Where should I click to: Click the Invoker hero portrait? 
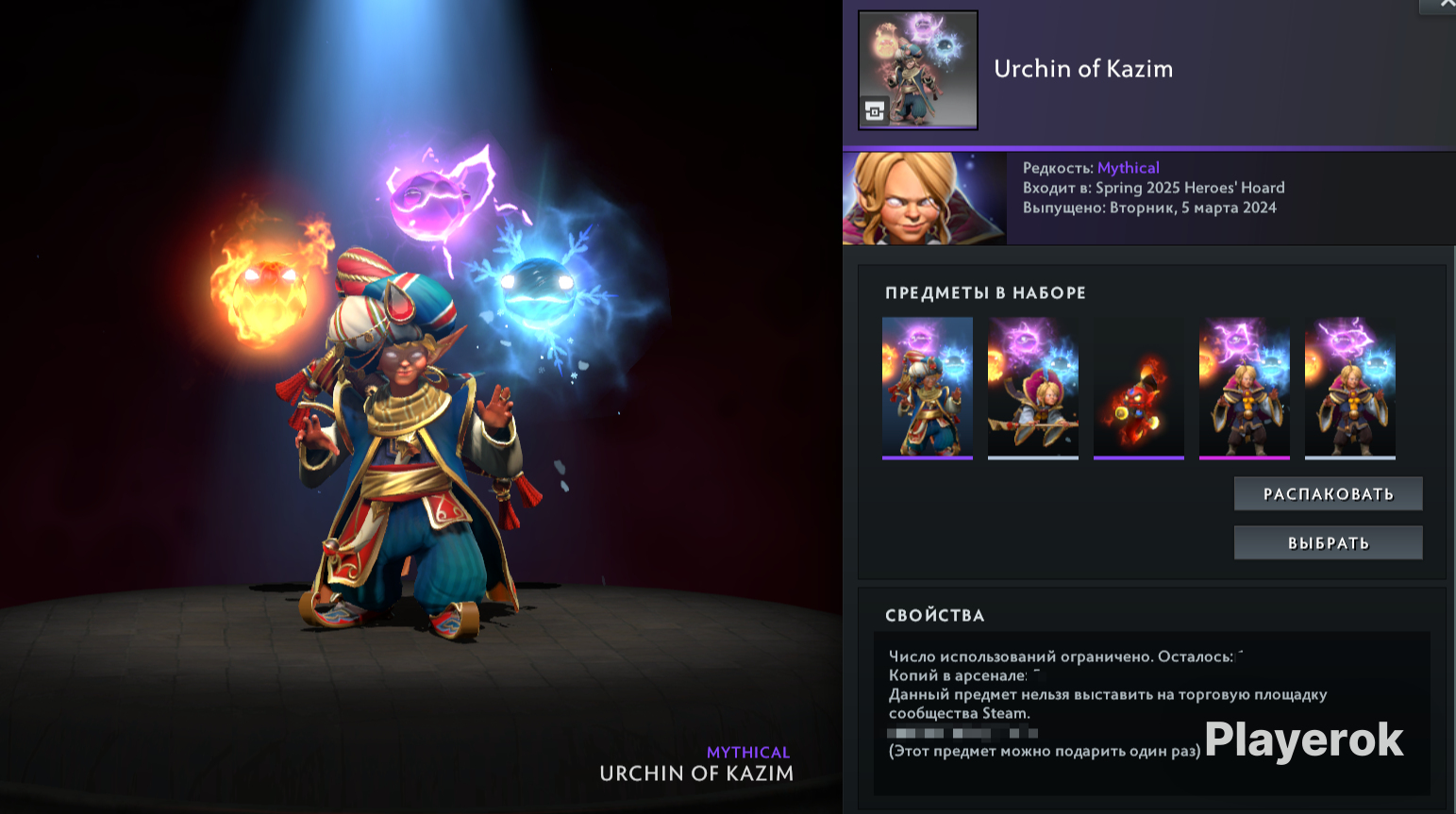click(x=923, y=197)
